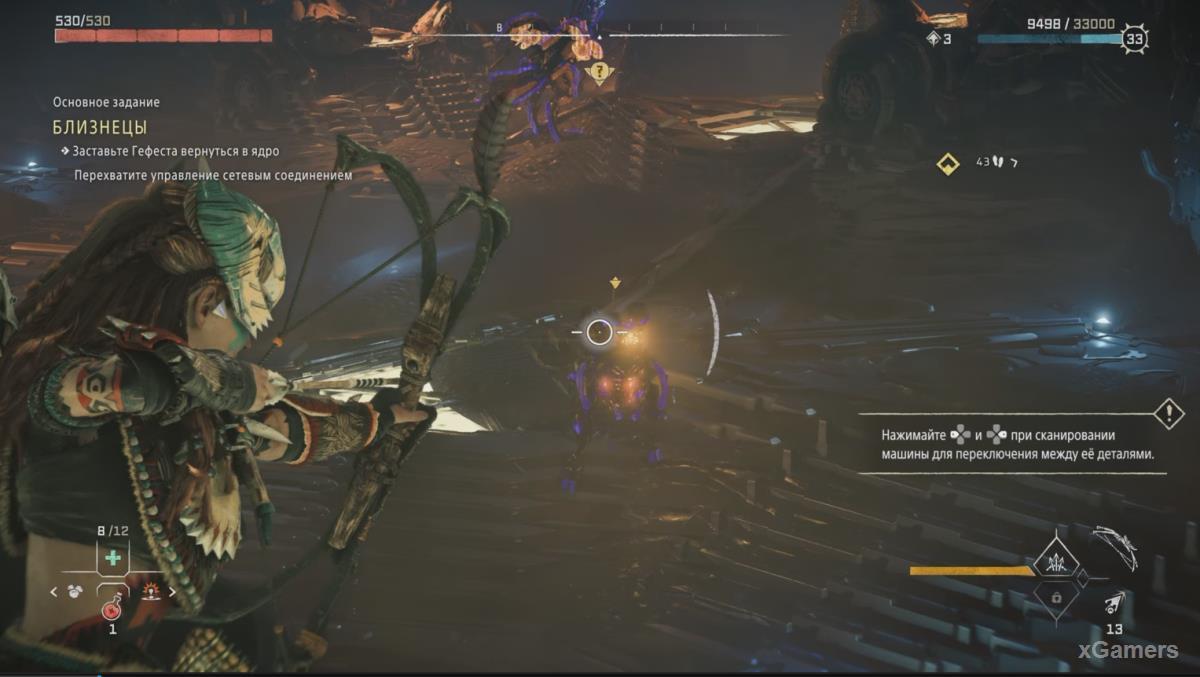Image resolution: width=1200 pixels, height=677 pixels.
Task: Cycle tools left with the arrow
Action: tap(55, 591)
